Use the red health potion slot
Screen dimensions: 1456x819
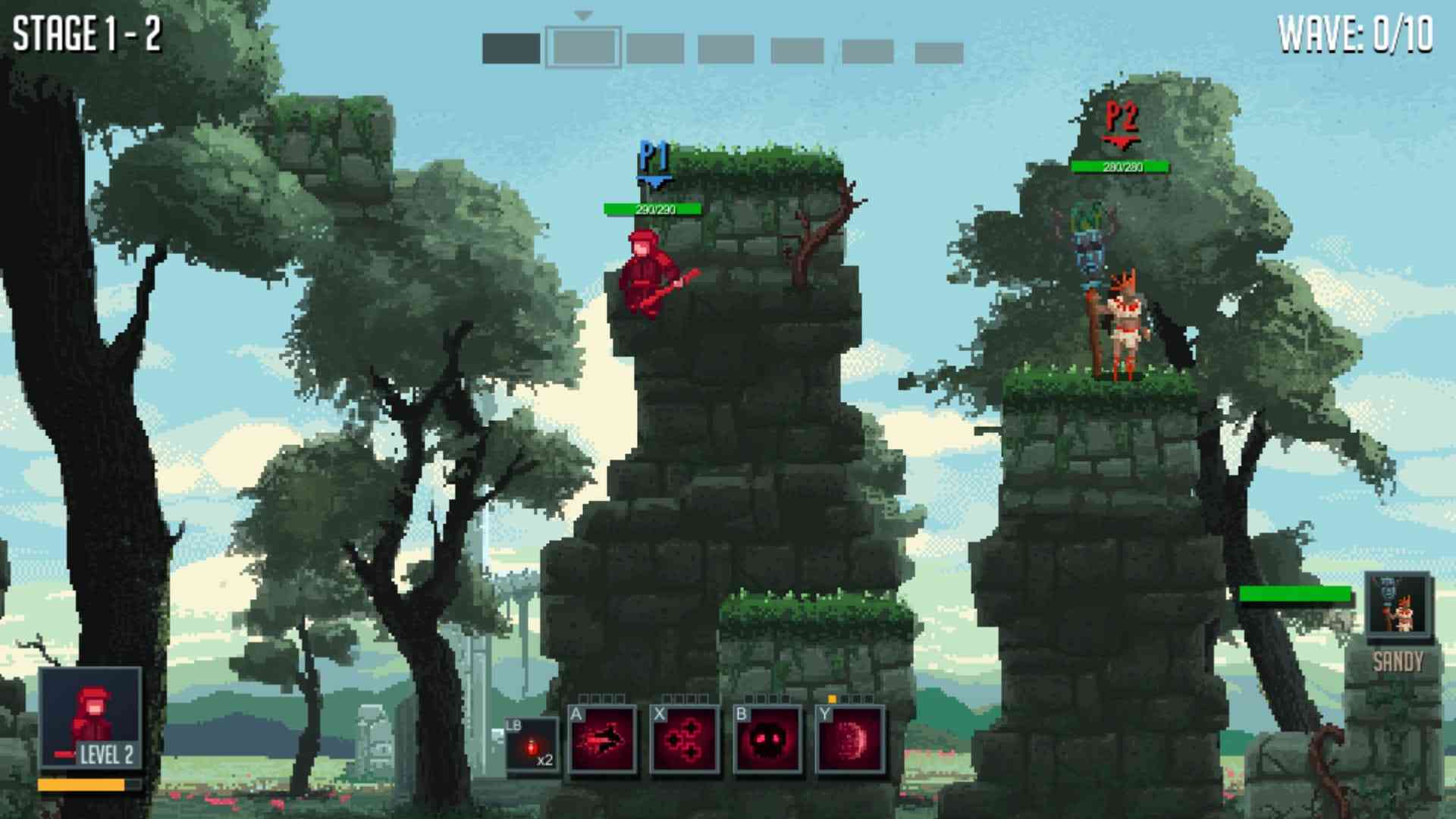532,746
